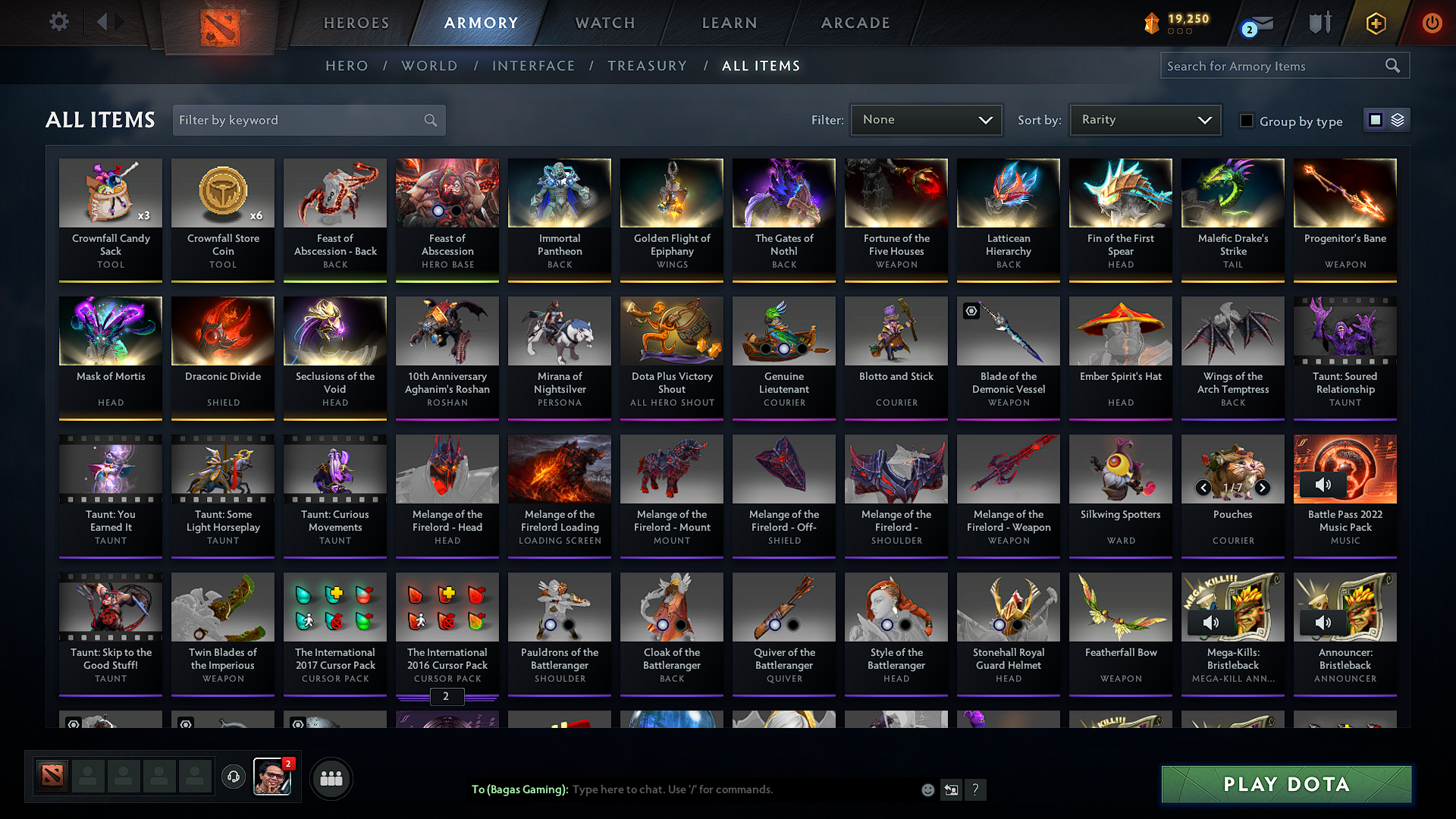Open the friends list icon near the chat
Screen dimensions: 1456x819
click(x=332, y=778)
